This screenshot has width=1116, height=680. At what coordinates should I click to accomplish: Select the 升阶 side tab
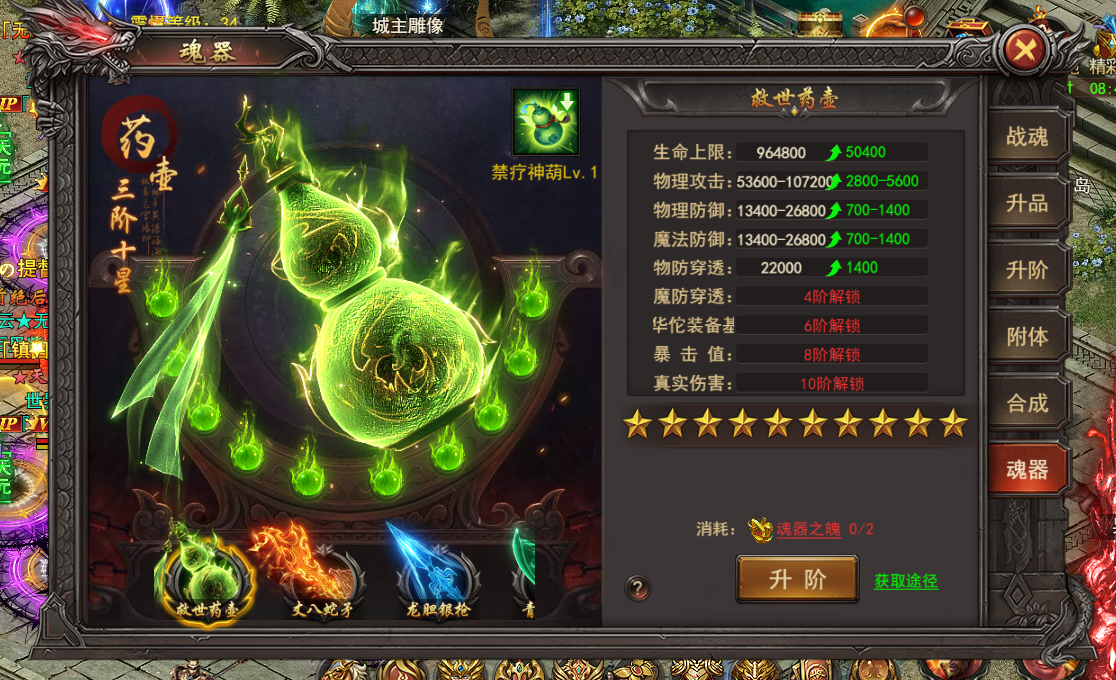click(1027, 270)
